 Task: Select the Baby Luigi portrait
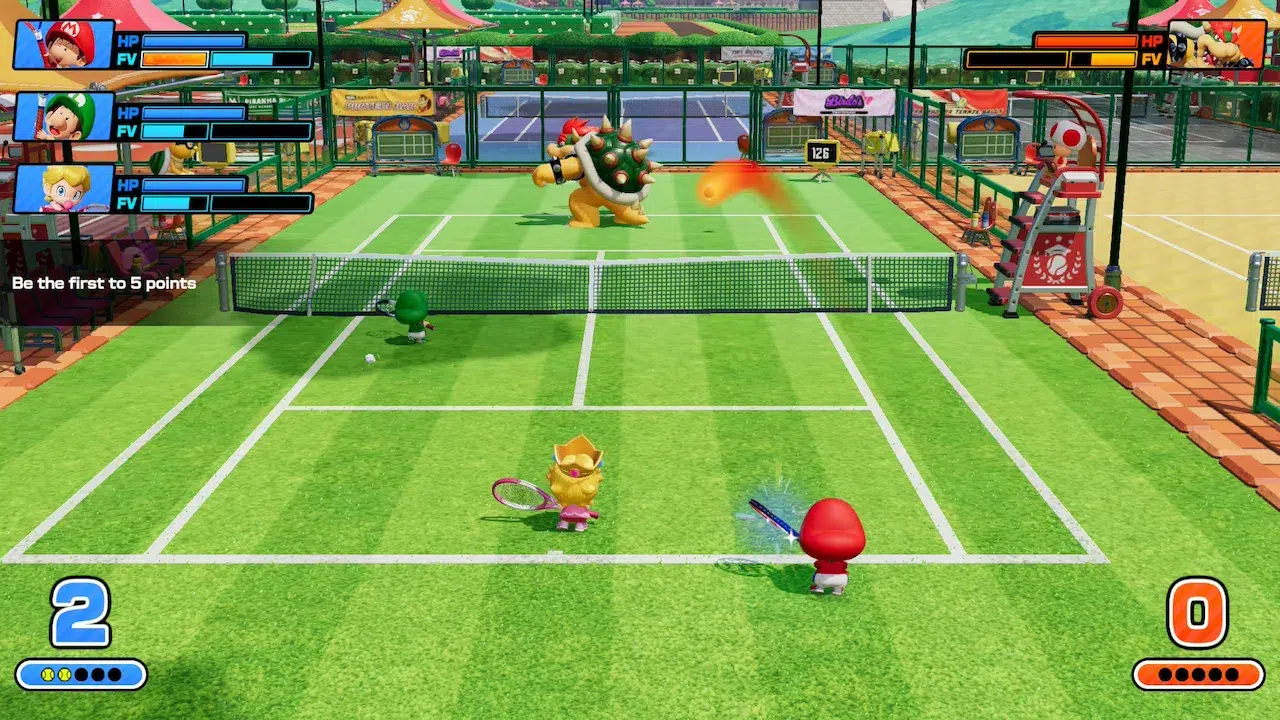(64, 117)
